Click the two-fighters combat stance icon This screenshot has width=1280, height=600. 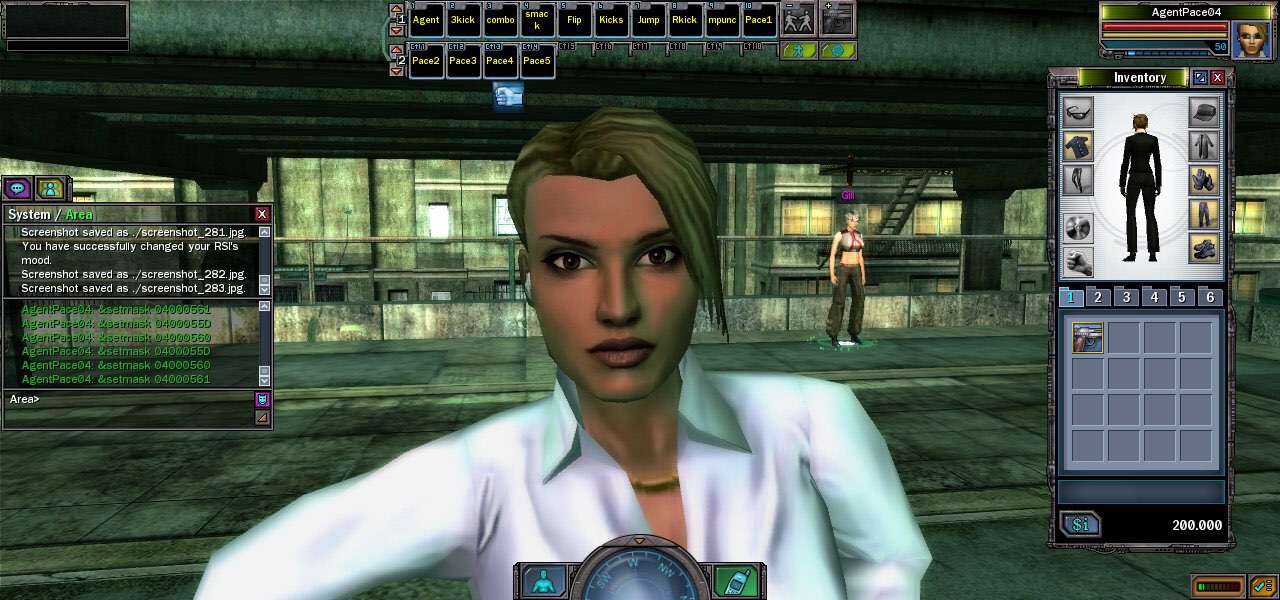coord(797,19)
